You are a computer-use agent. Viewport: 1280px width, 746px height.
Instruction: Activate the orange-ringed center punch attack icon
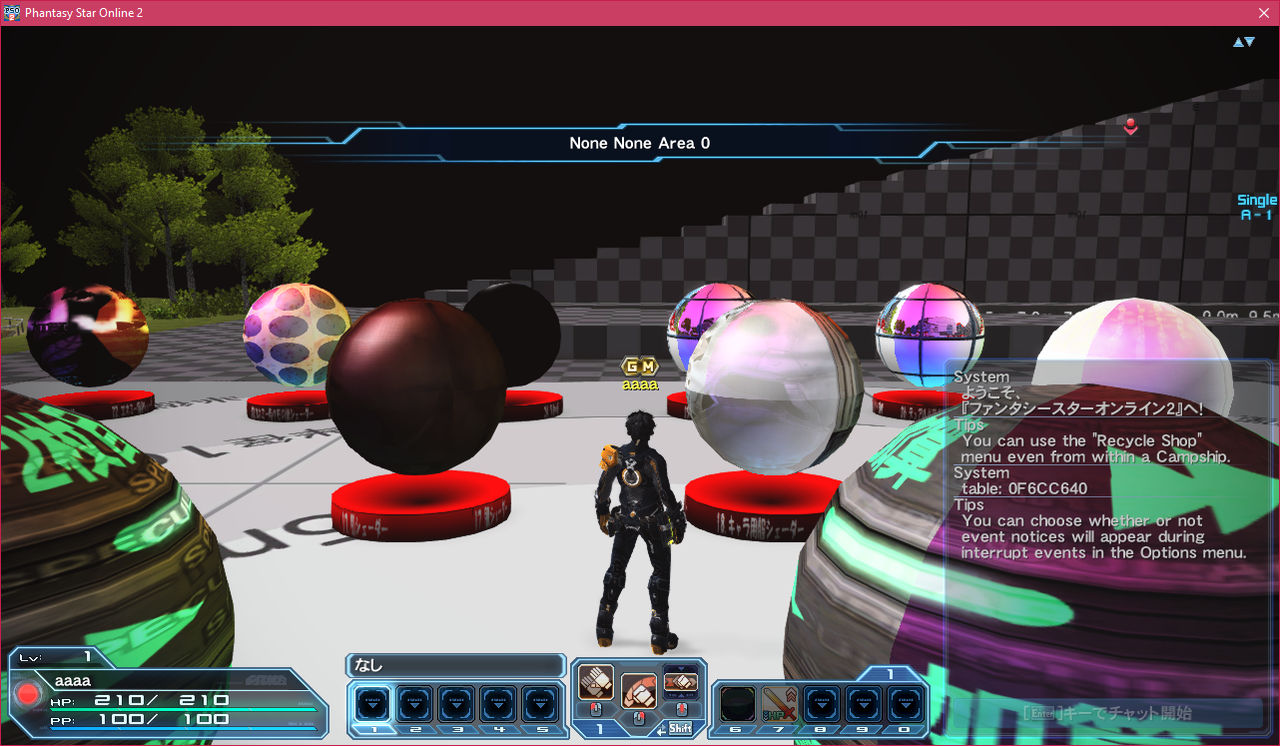638,690
